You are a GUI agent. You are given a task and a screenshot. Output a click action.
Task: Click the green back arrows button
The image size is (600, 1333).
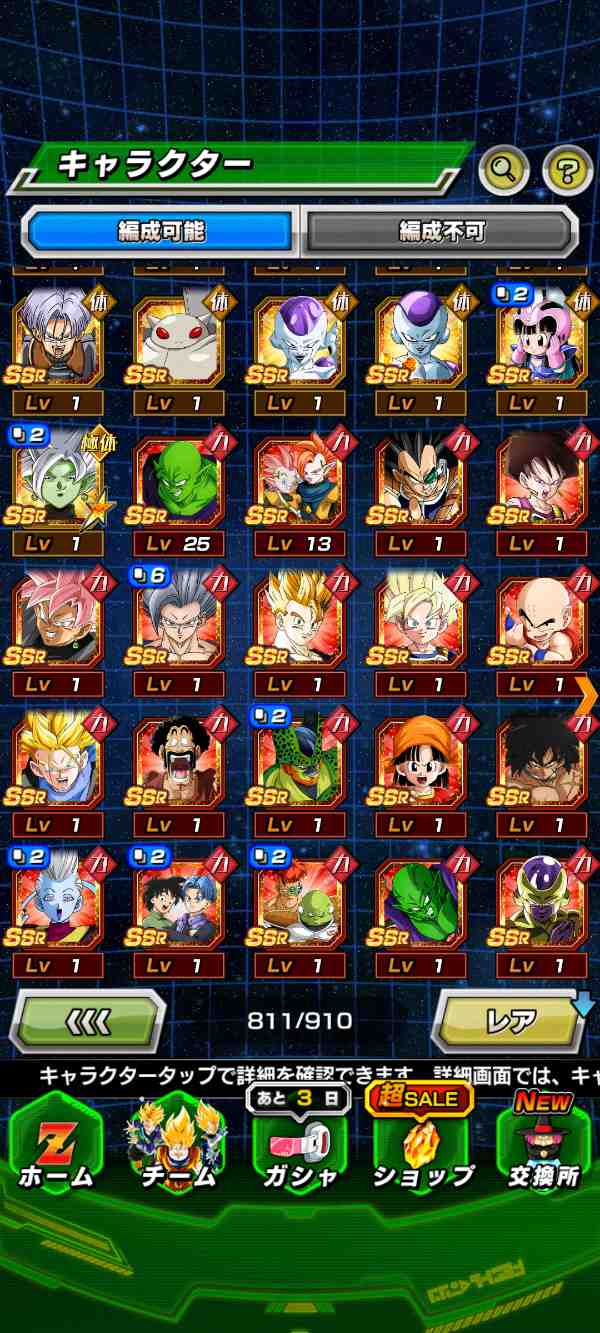tap(87, 1021)
